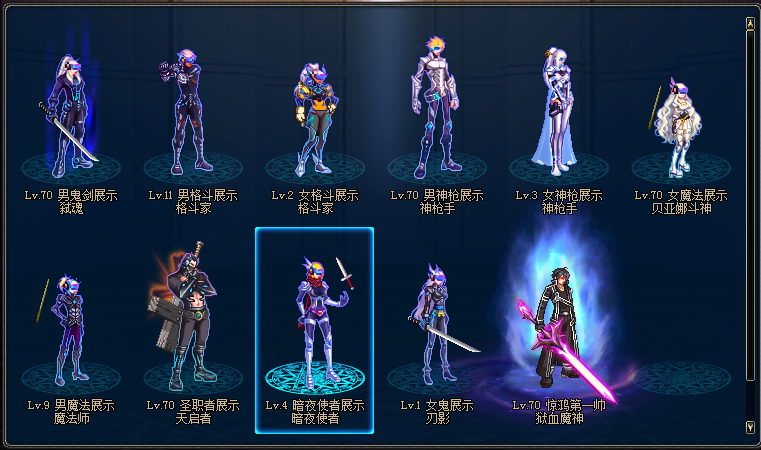
Task: Choose the Lv.11 男格斗展示 fighter
Action: 192,115
